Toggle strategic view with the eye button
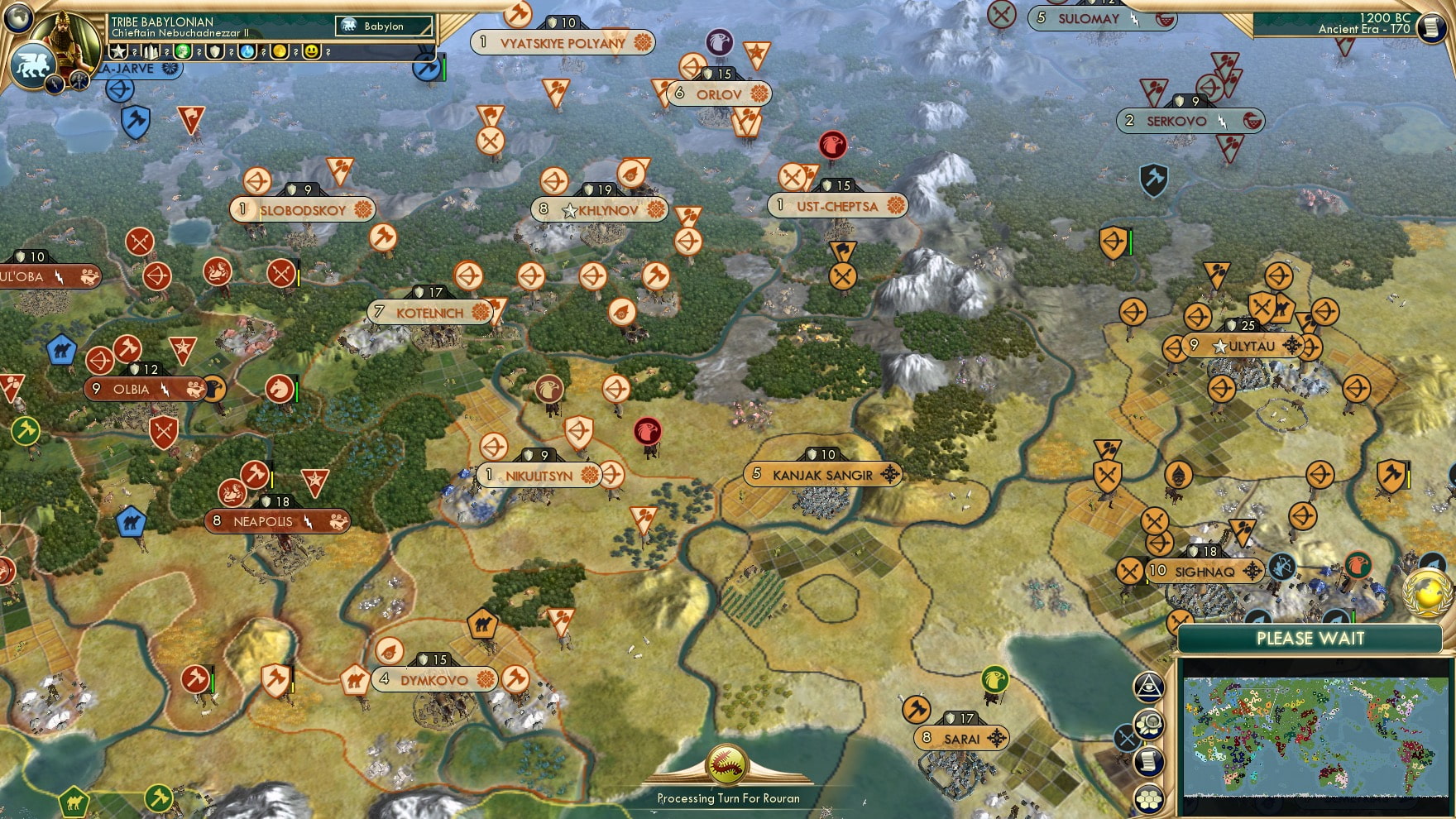 click(x=1148, y=686)
